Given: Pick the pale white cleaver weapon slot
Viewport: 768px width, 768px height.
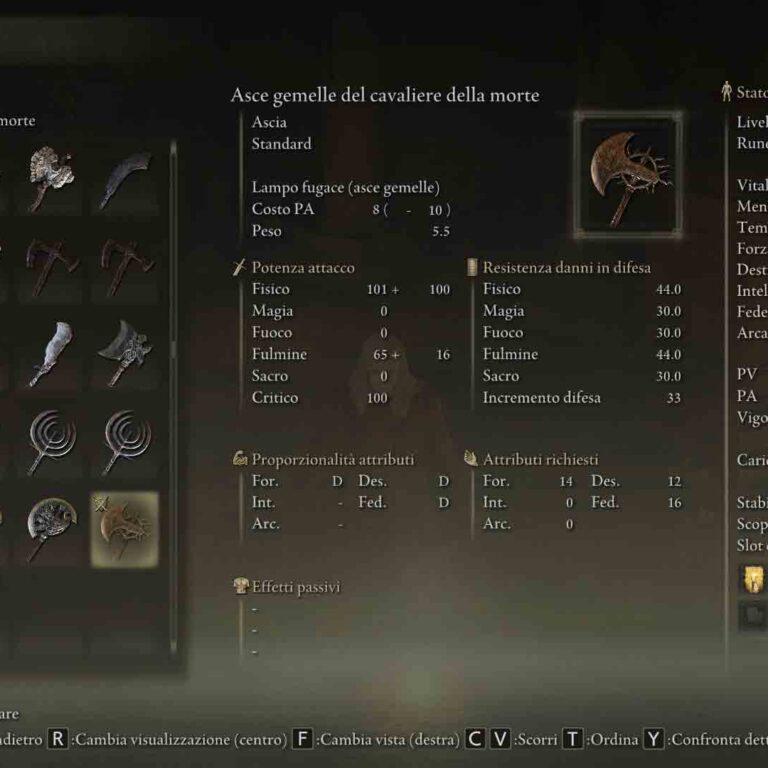Looking at the screenshot, I should click(x=50, y=352).
